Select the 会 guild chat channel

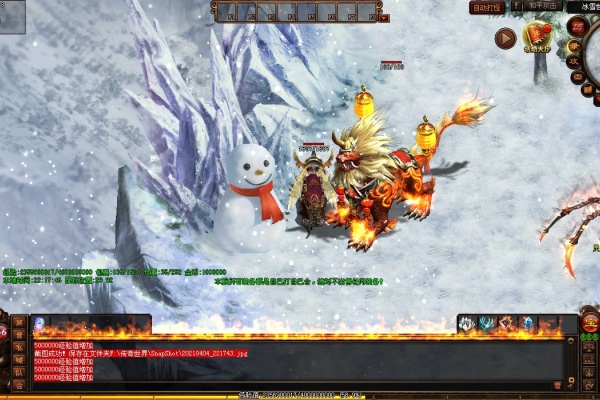click(19, 385)
